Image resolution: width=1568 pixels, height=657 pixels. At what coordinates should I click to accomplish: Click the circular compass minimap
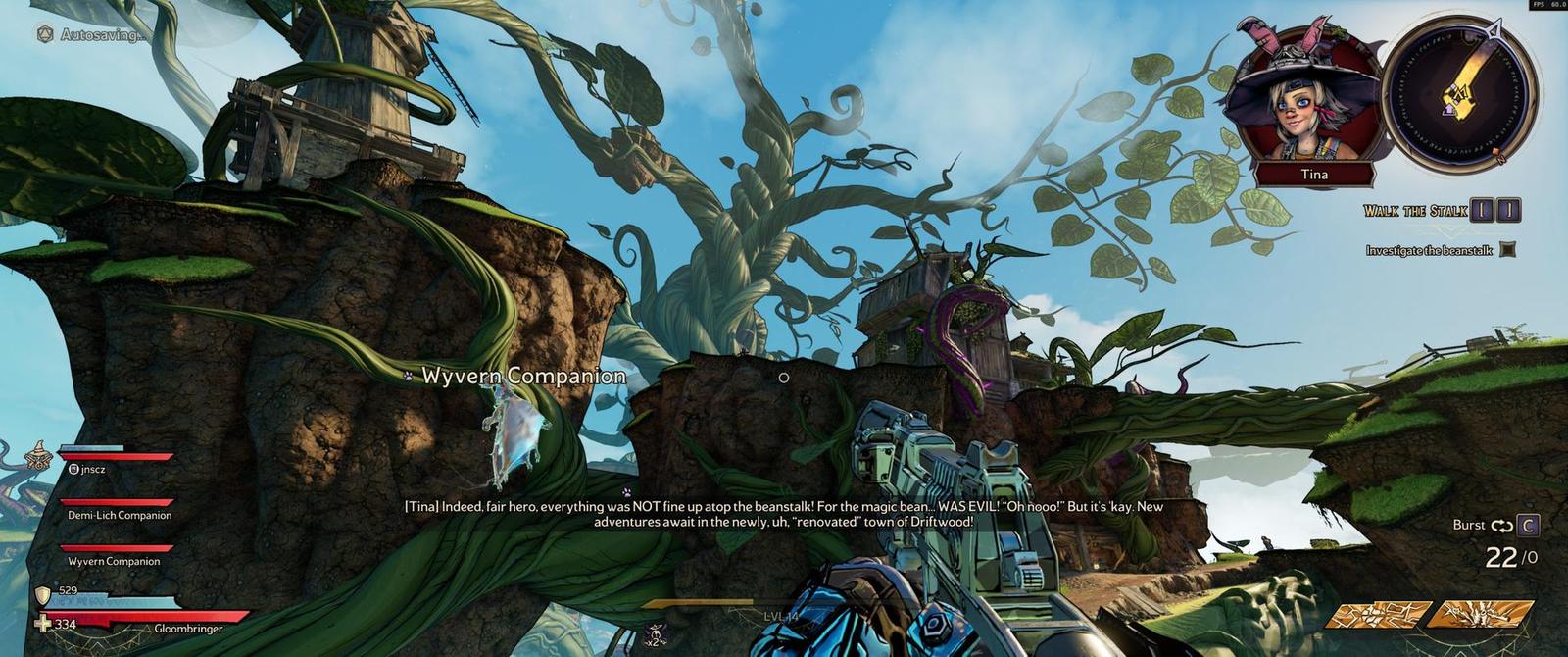pos(1459,95)
